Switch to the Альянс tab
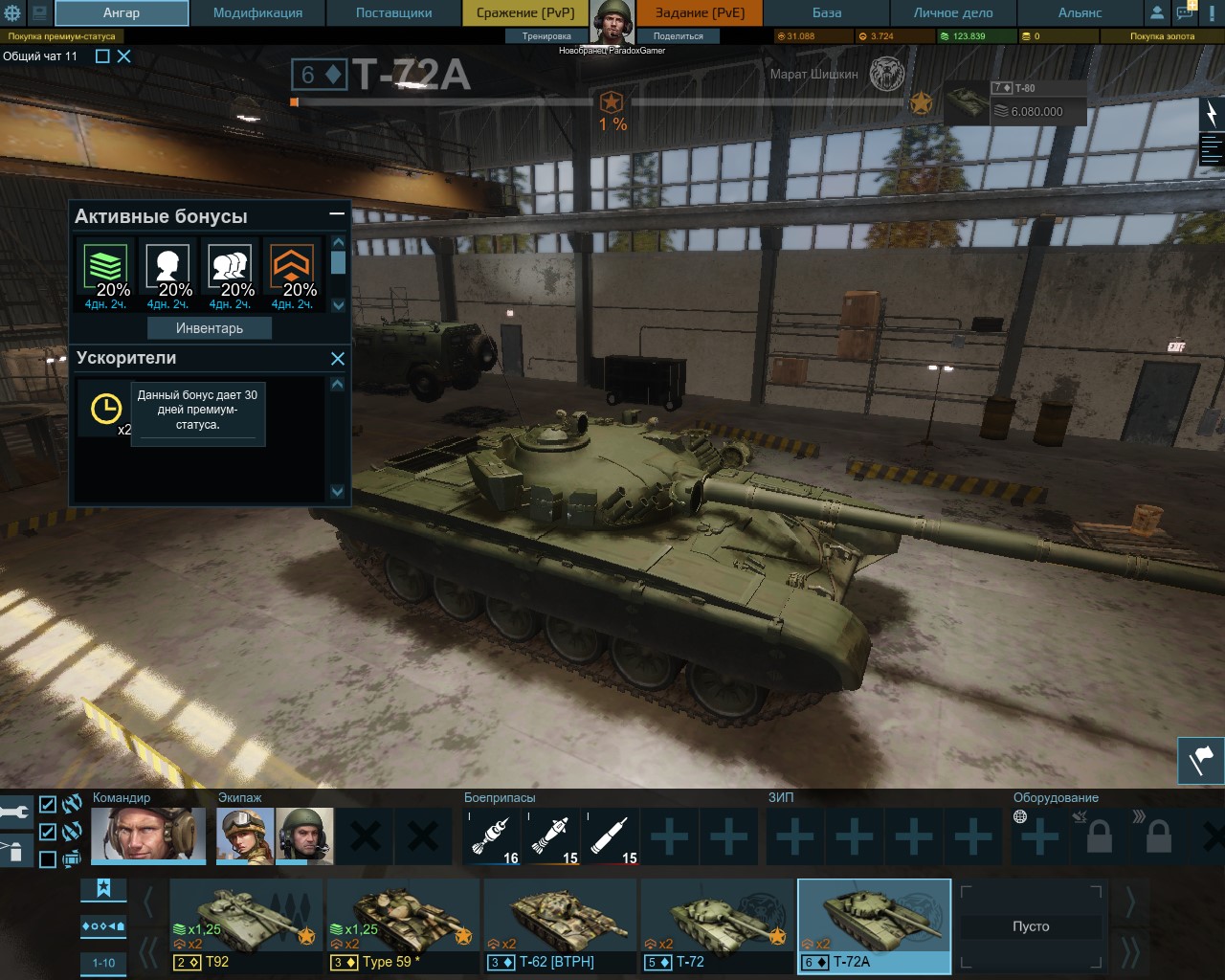This screenshot has width=1225, height=980. pyautogui.click(x=1080, y=13)
